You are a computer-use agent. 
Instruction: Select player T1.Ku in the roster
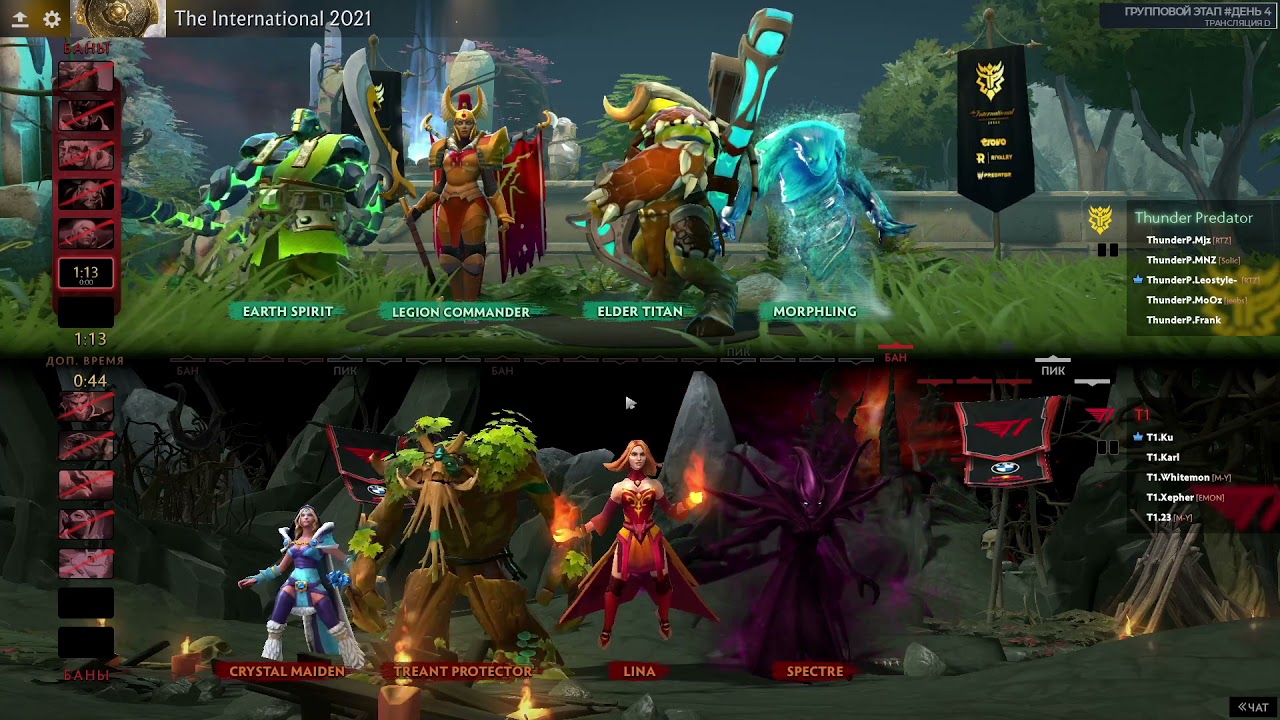coord(1159,437)
